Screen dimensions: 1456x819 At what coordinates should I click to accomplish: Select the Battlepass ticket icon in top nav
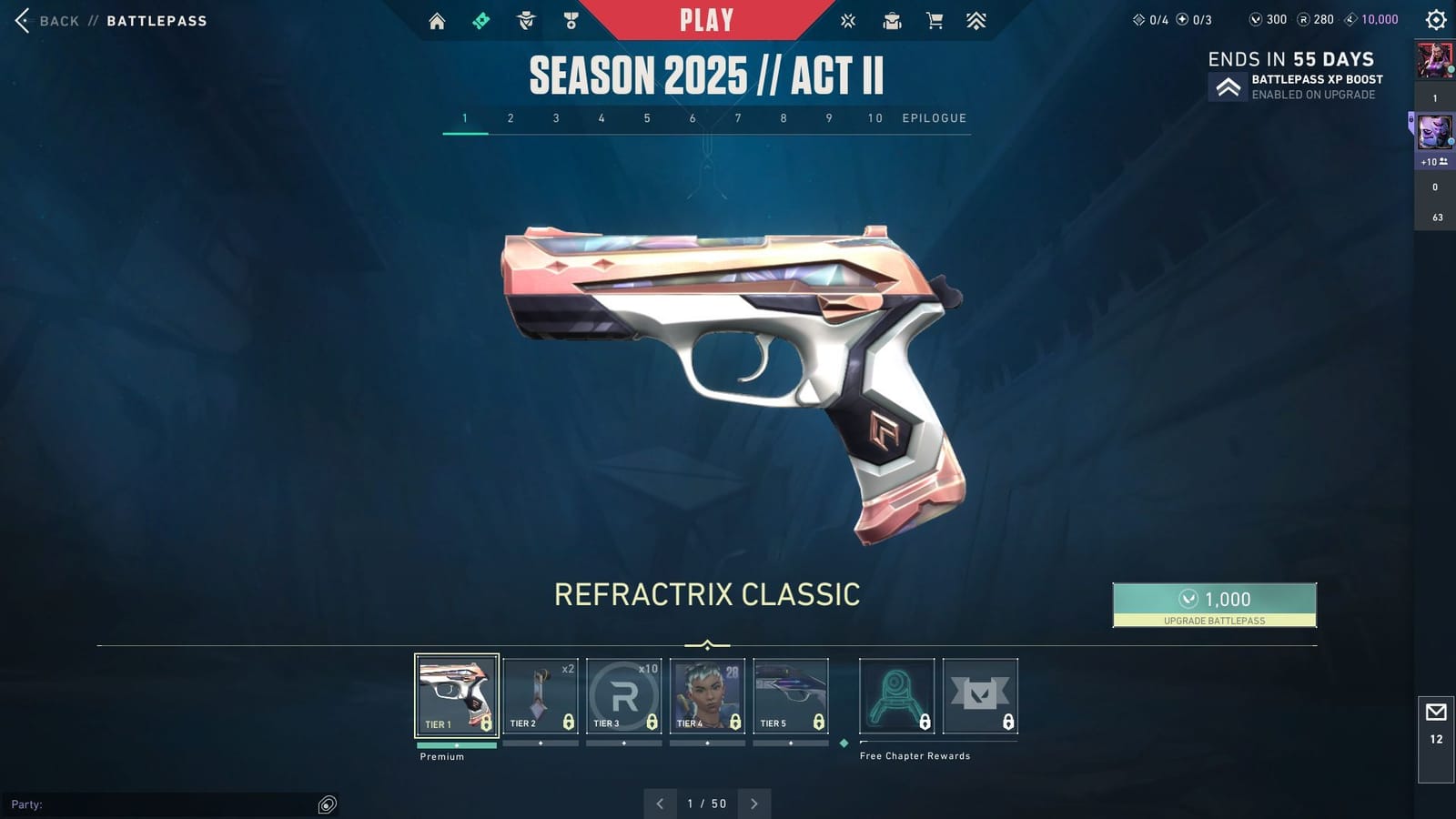point(481,19)
